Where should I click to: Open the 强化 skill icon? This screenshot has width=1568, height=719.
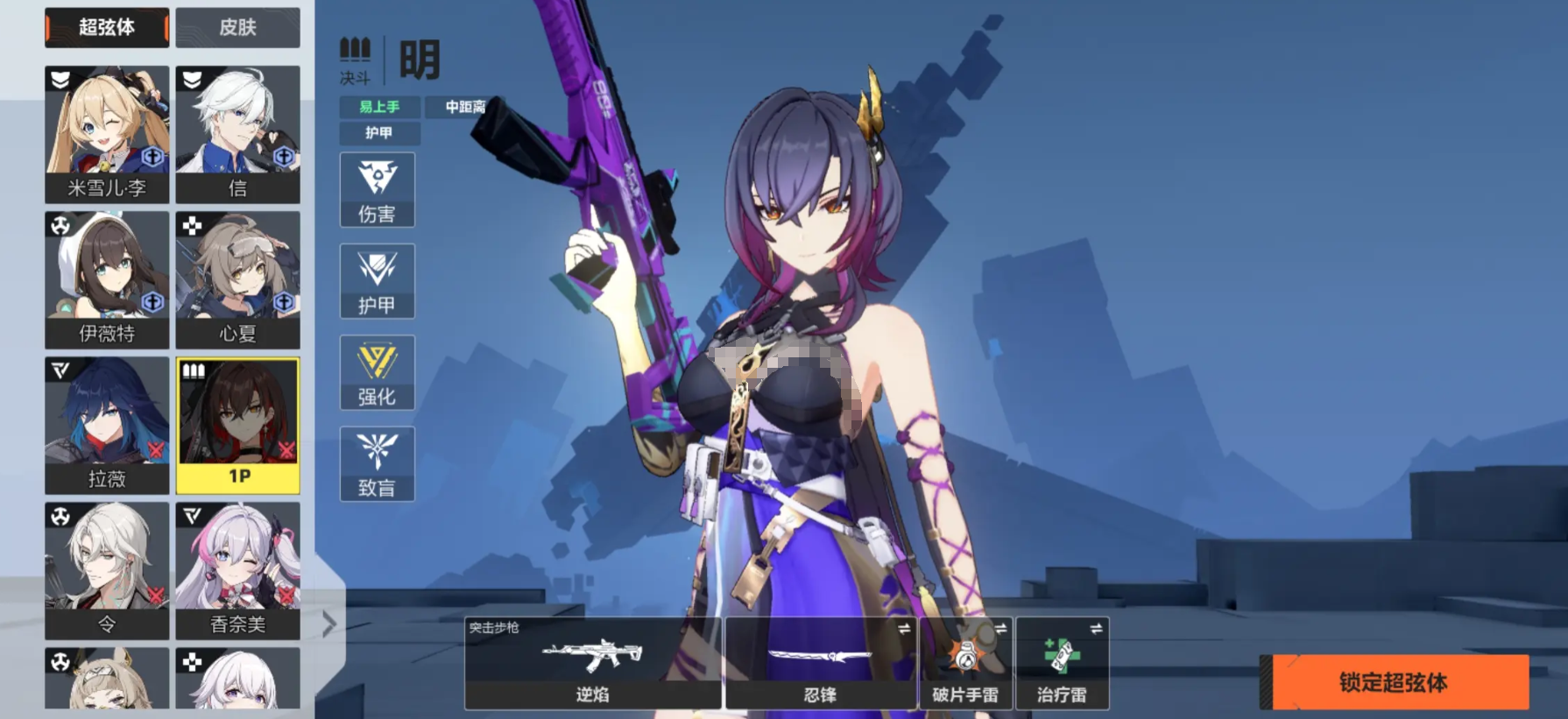(x=377, y=373)
